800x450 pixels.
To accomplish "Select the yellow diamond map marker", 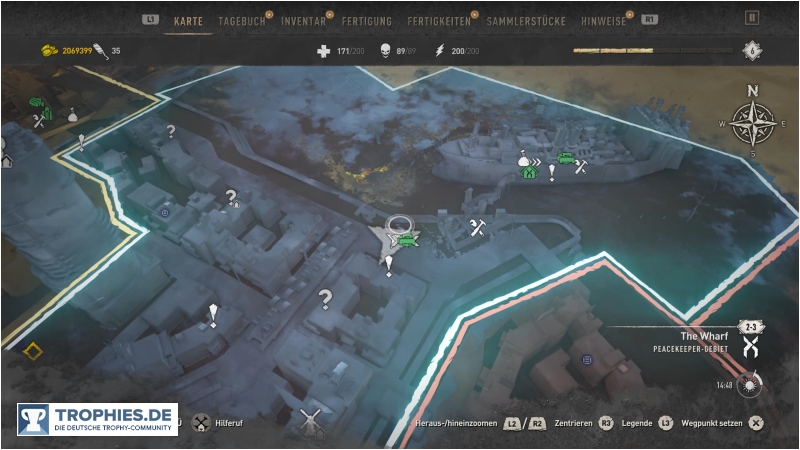I will (33, 351).
